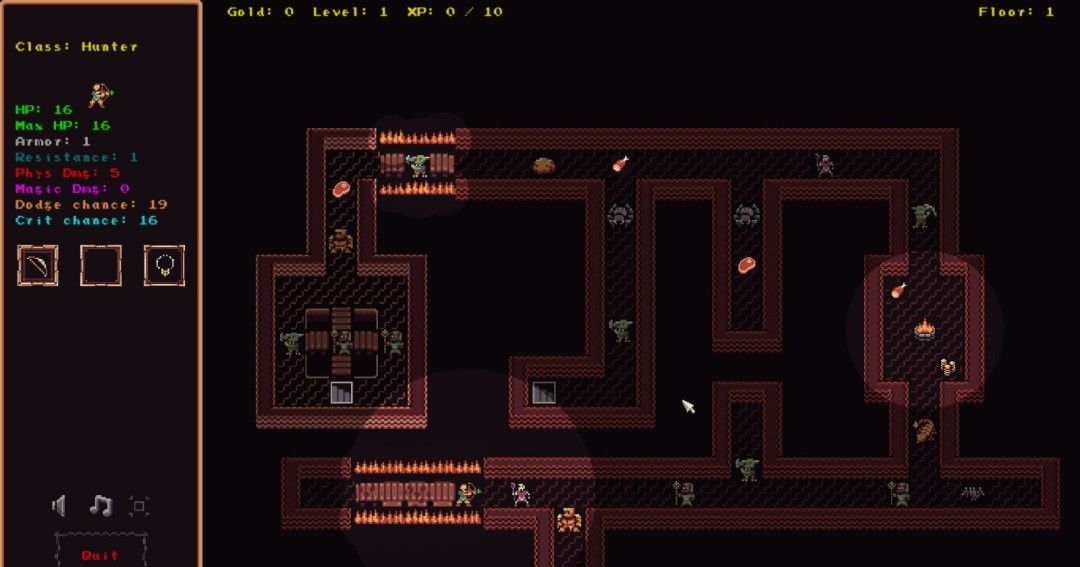Image resolution: width=1080 pixels, height=567 pixels.
Task: Quit the game
Action: pyautogui.click(x=100, y=554)
